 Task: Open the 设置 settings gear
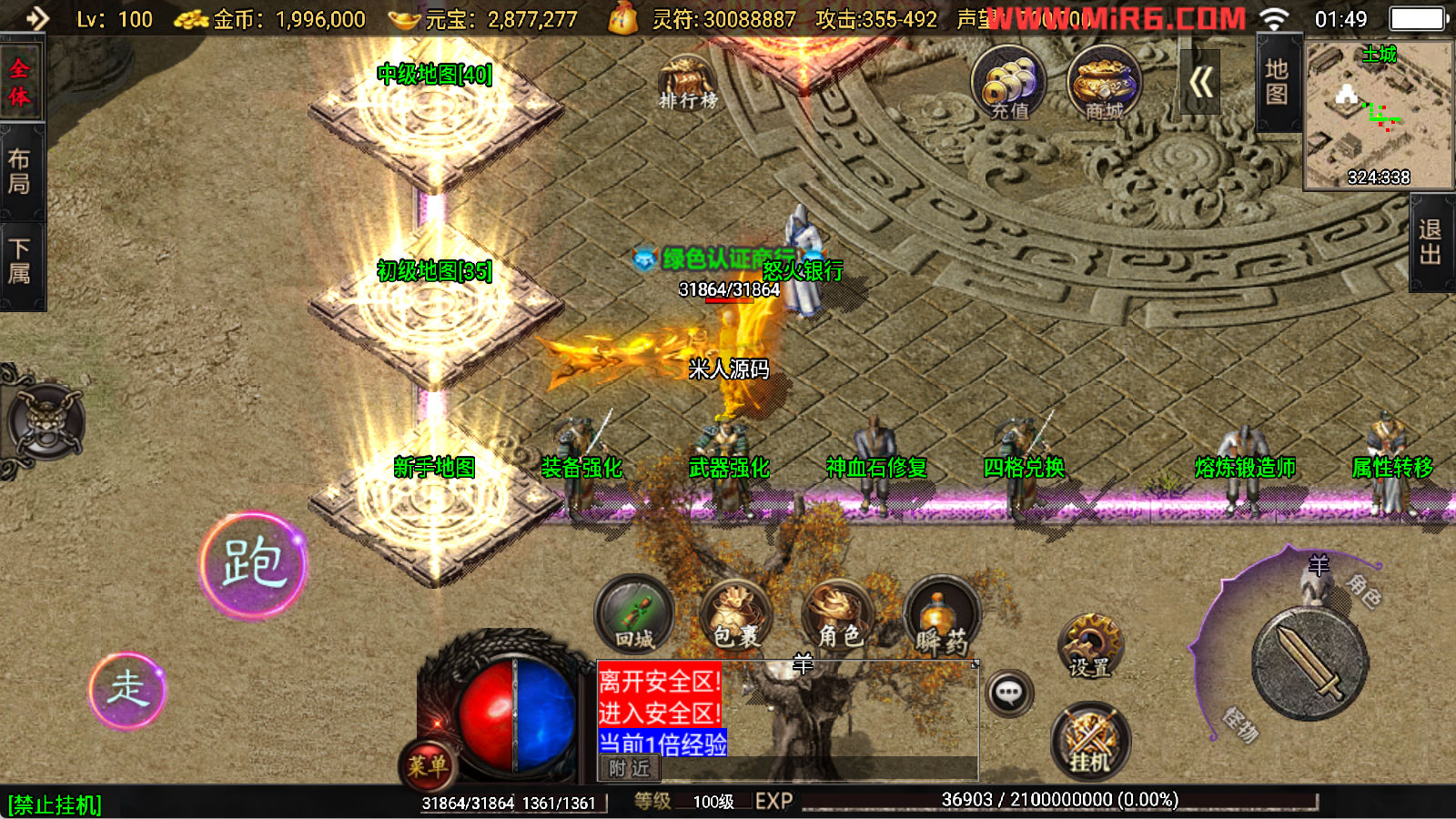[1089, 646]
